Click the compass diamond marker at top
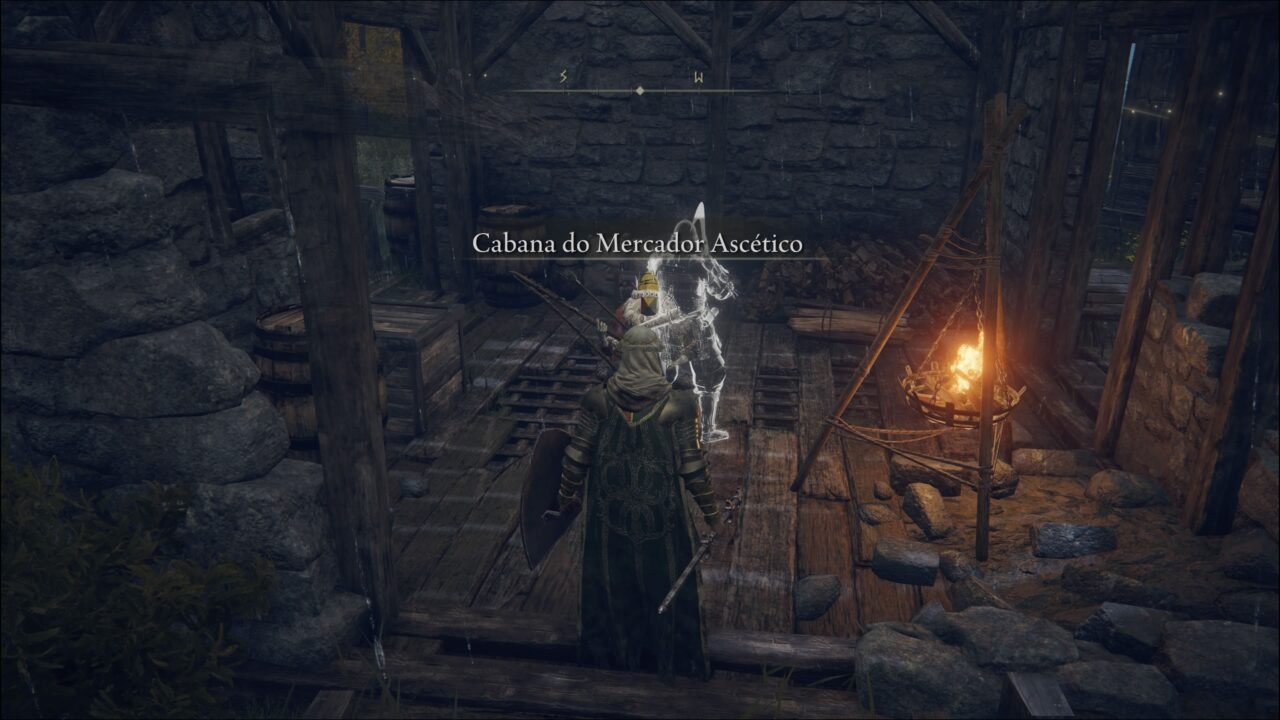 (640, 88)
